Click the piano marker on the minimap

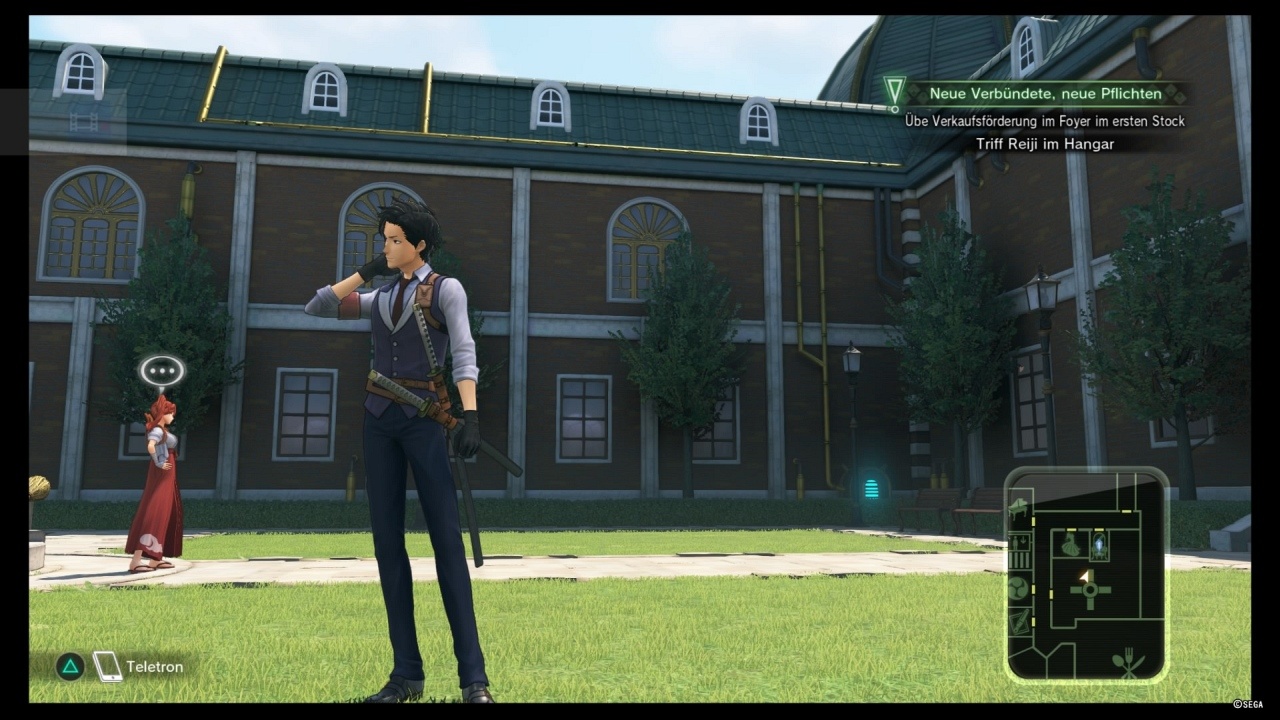tap(1020, 506)
